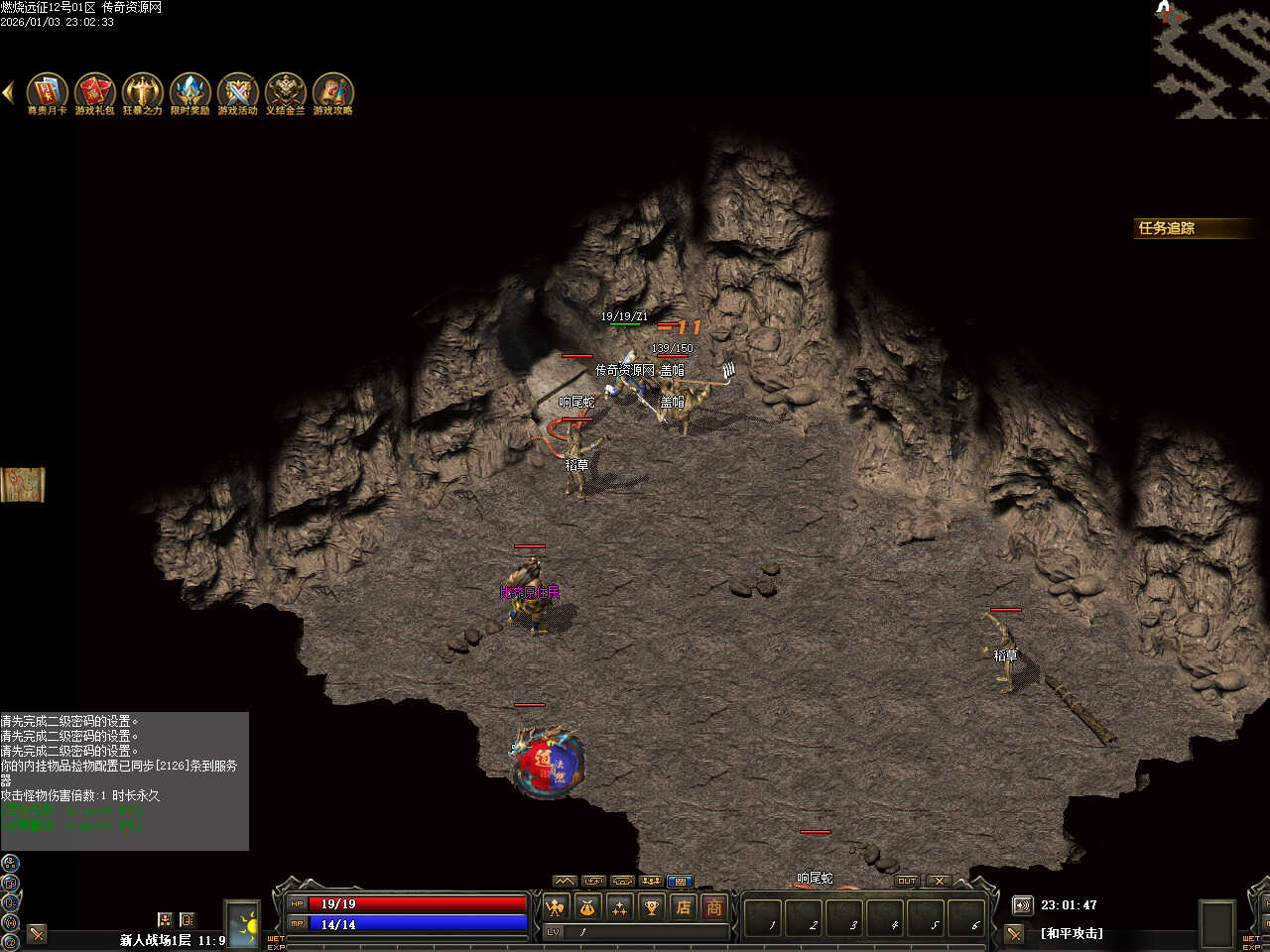Viewport: 1270px width, 952px height.
Task: Click the minimap in the top-right corner
Action: point(1211,59)
